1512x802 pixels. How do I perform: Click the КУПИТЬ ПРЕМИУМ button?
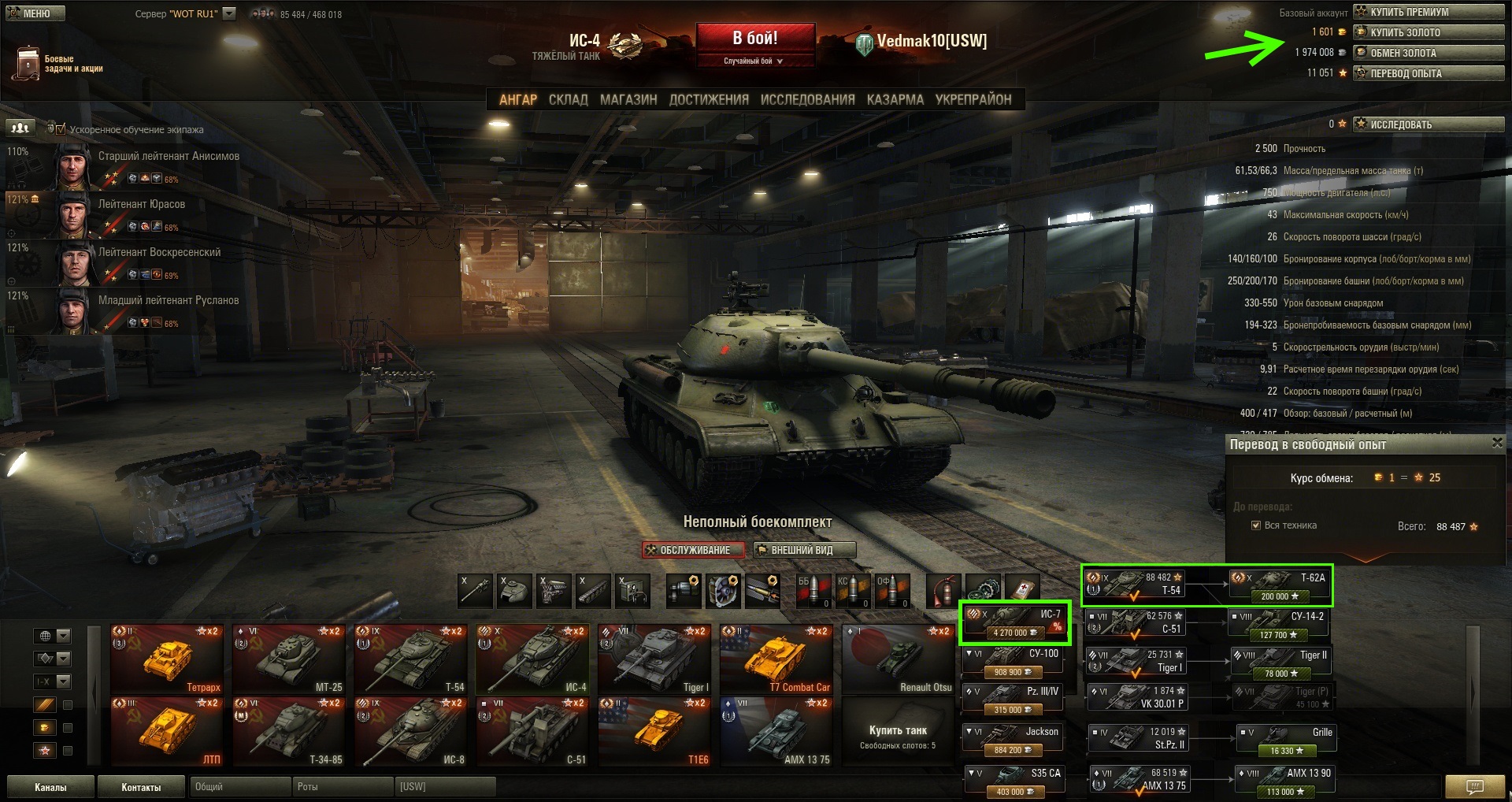[1428, 12]
